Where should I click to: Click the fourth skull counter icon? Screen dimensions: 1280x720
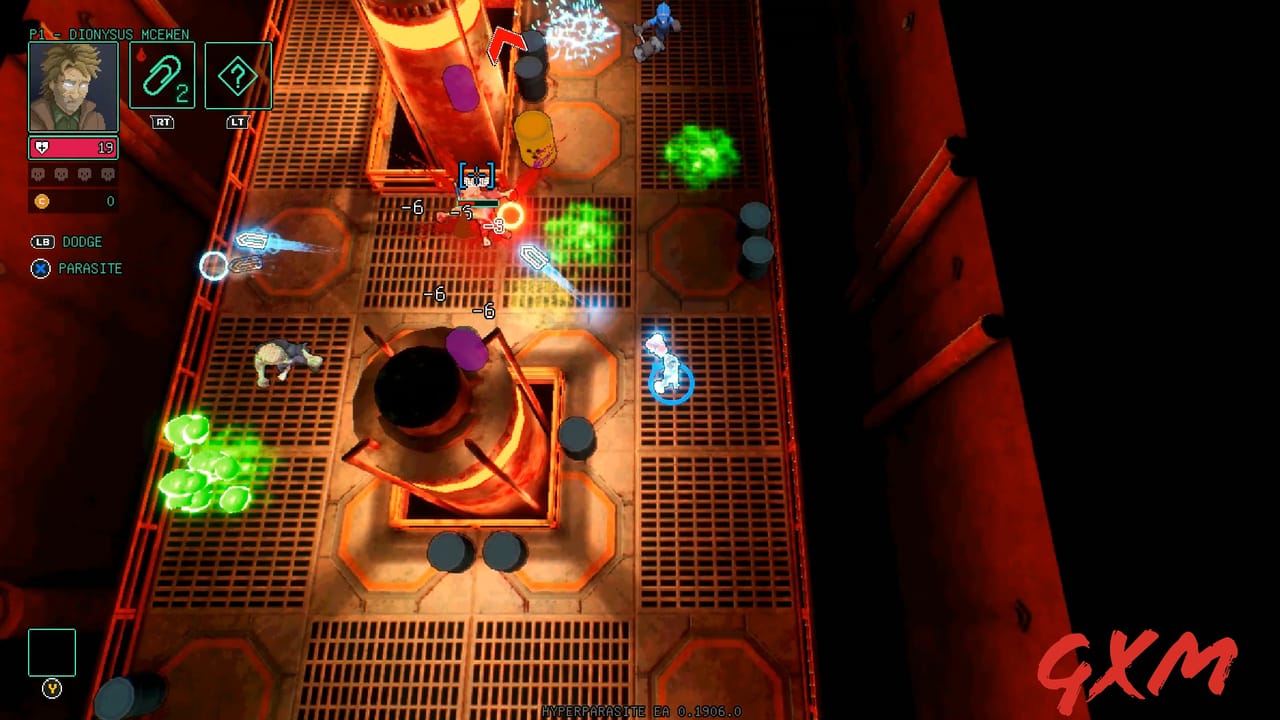pos(107,174)
